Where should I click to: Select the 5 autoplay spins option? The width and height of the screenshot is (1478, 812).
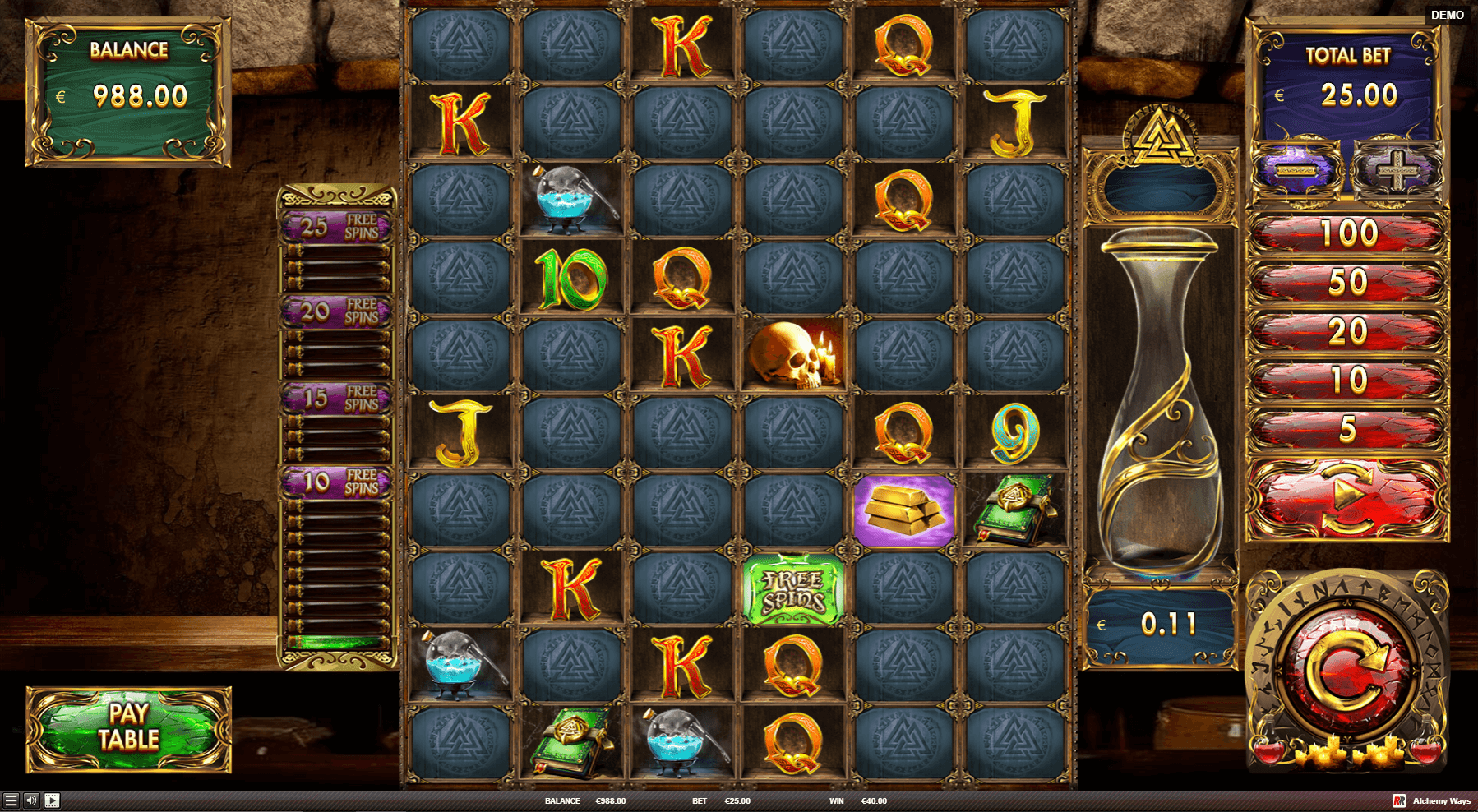tap(1347, 429)
